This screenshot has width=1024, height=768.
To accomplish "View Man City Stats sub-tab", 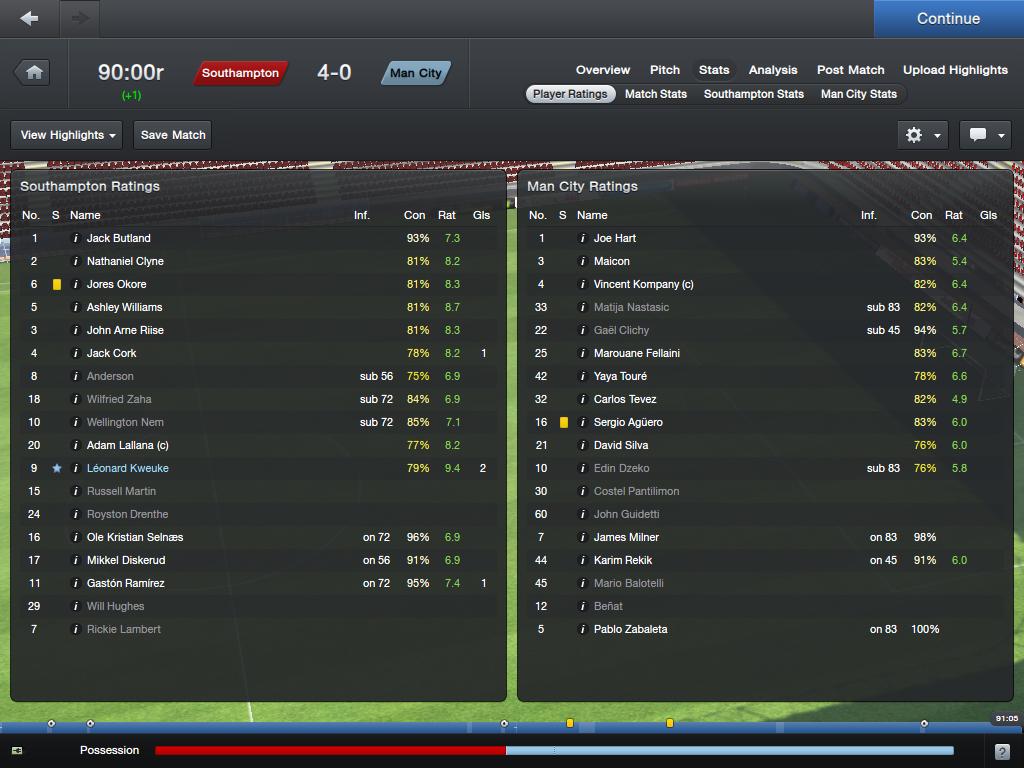I will pyautogui.click(x=858, y=94).
